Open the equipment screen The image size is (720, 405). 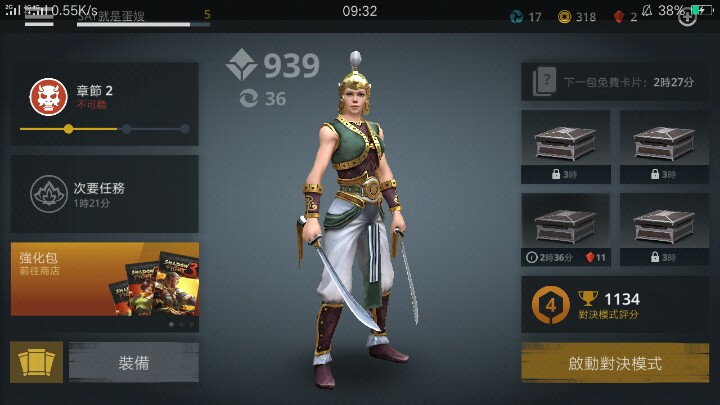(x=133, y=363)
